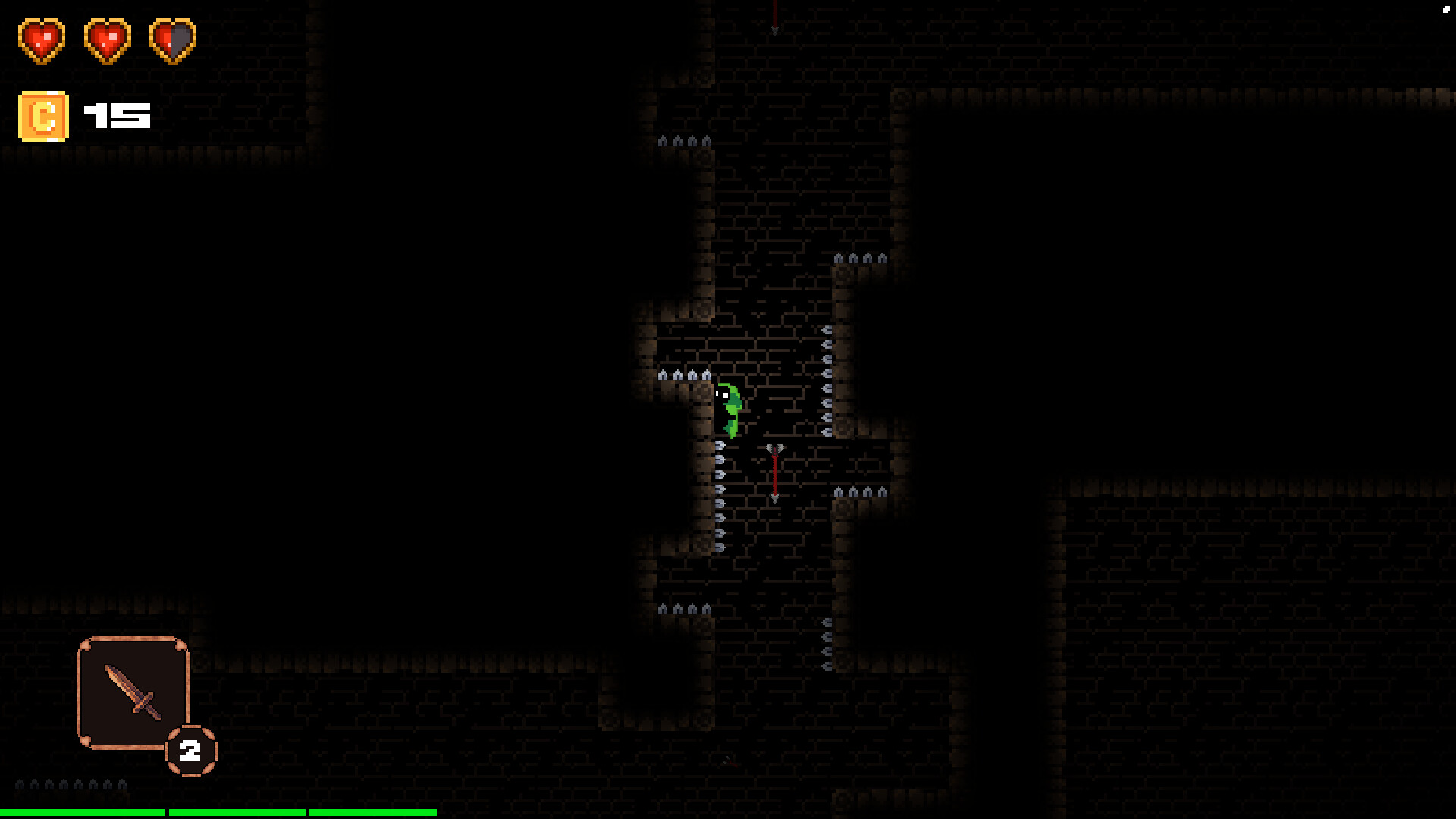Screen dimensions: 1456x819
Task: Click the second full heart in the health bar
Action: coord(106,42)
